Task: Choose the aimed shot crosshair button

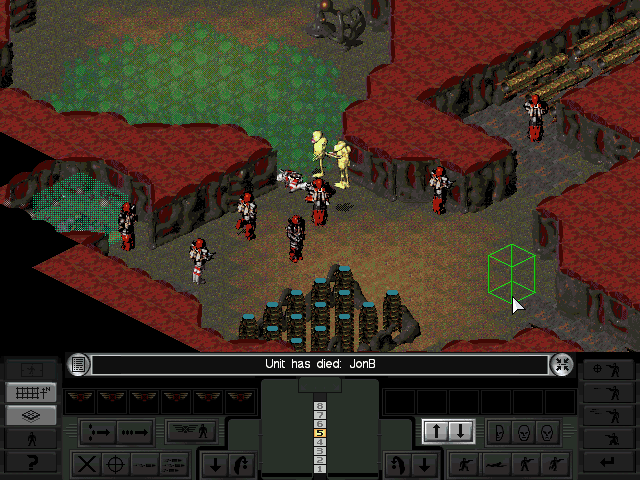Action: pyautogui.click(x=116, y=464)
